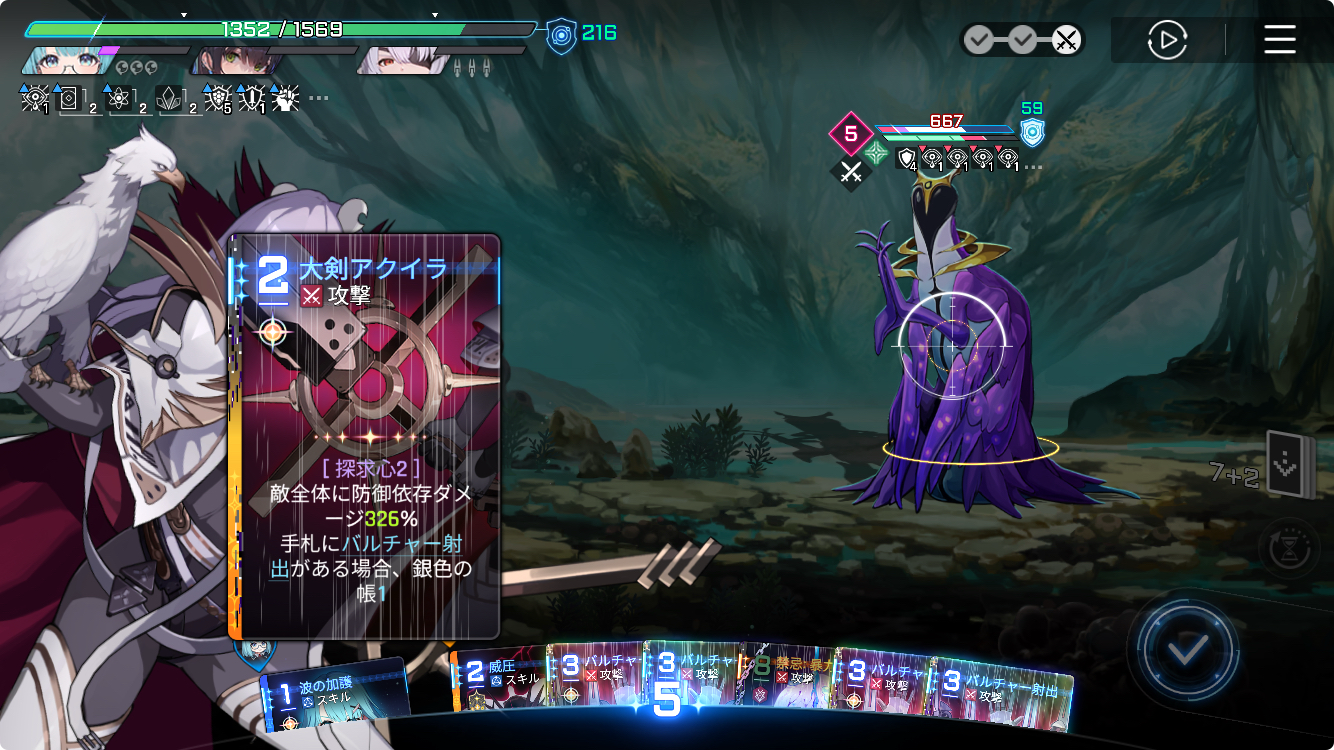Select the 大剣アクイラ attack card
The image size is (1334, 750).
pyautogui.click(x=364, y=436)
